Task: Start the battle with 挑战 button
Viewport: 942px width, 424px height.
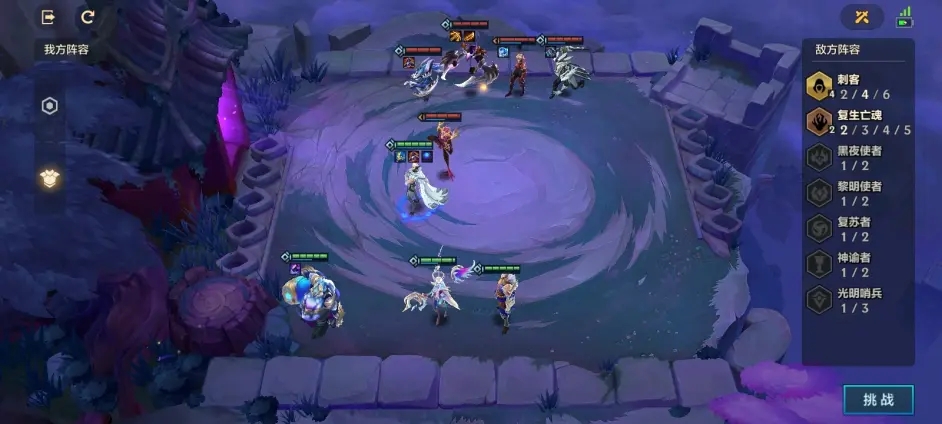Action: click(x=878, y=399)
